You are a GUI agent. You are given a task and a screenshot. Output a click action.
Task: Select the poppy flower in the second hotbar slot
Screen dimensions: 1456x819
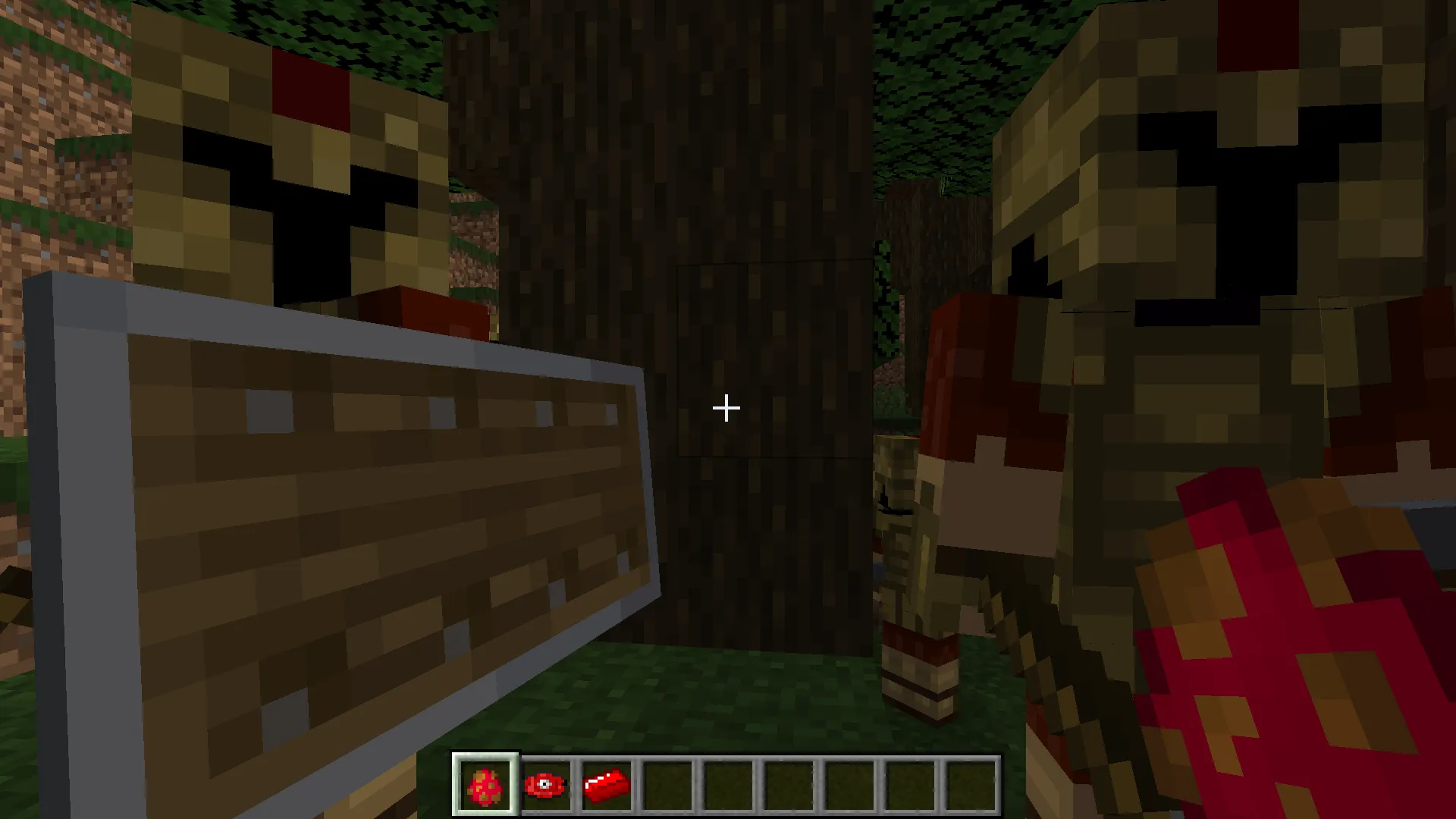coord(547,785)
